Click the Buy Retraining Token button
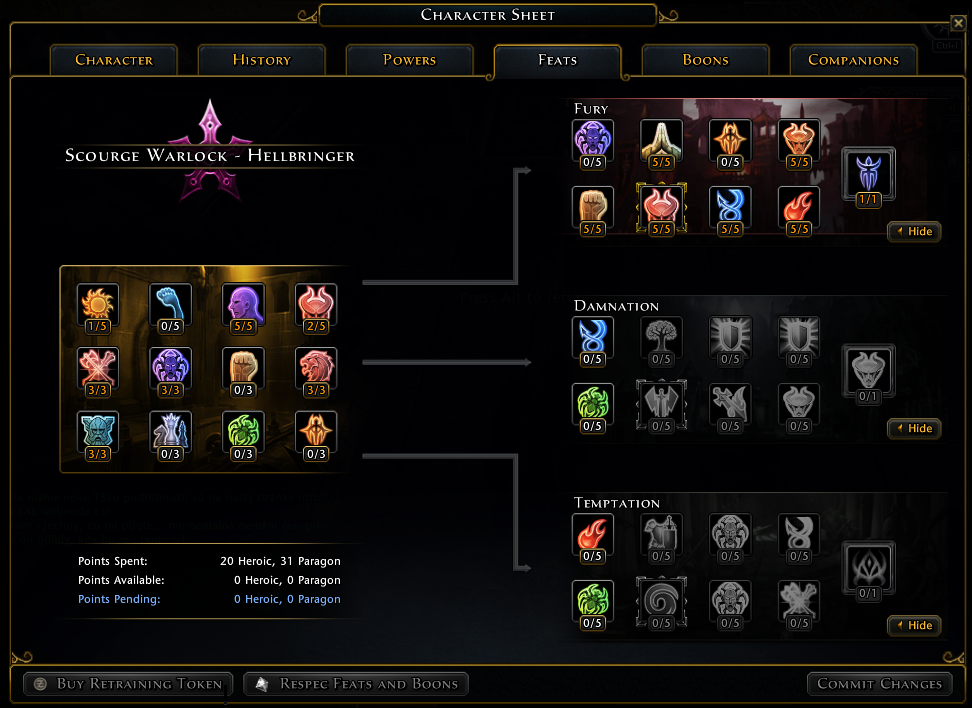 128,684
